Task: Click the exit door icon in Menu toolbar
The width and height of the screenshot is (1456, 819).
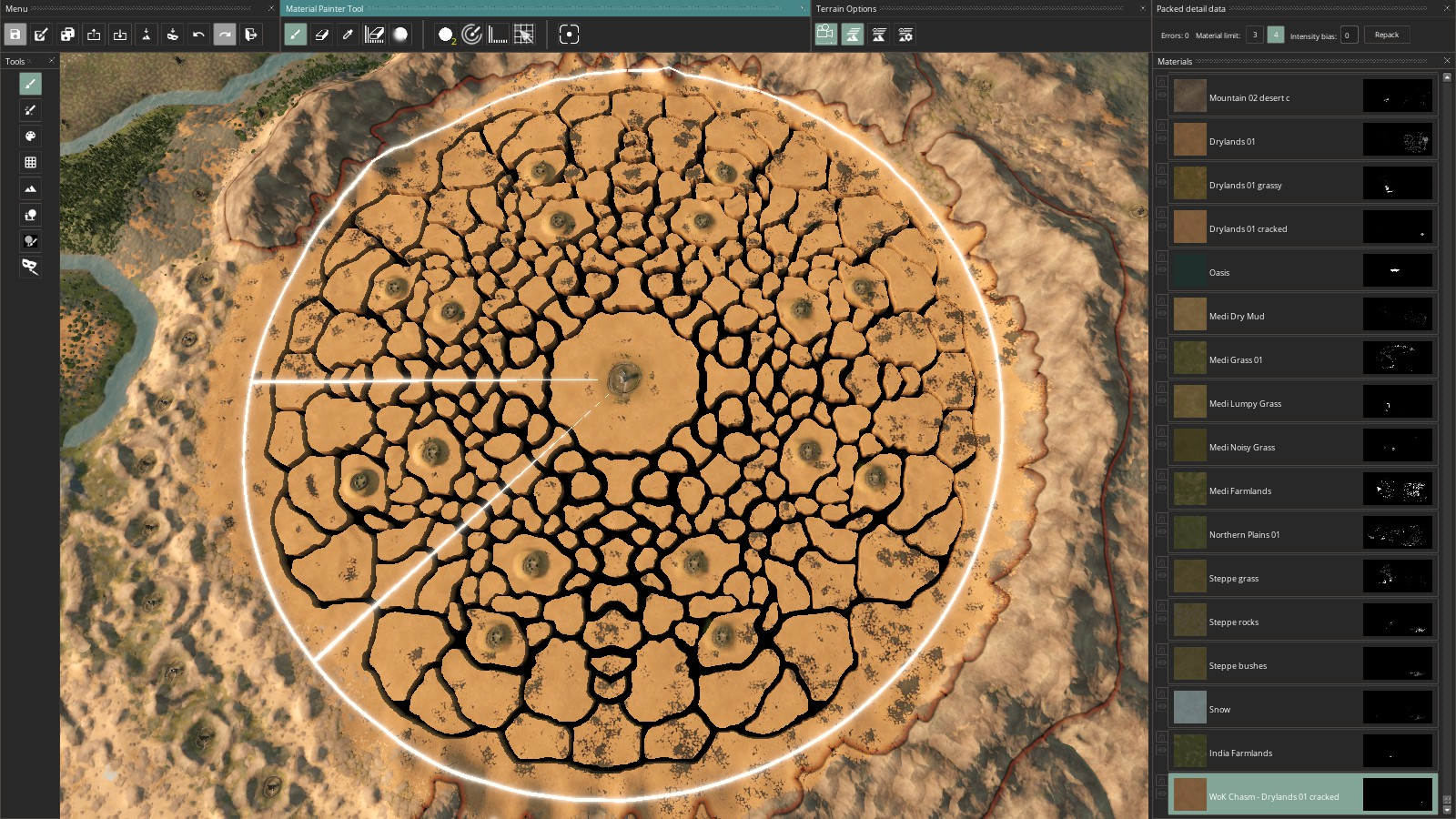Action: [x=251, y=35]
